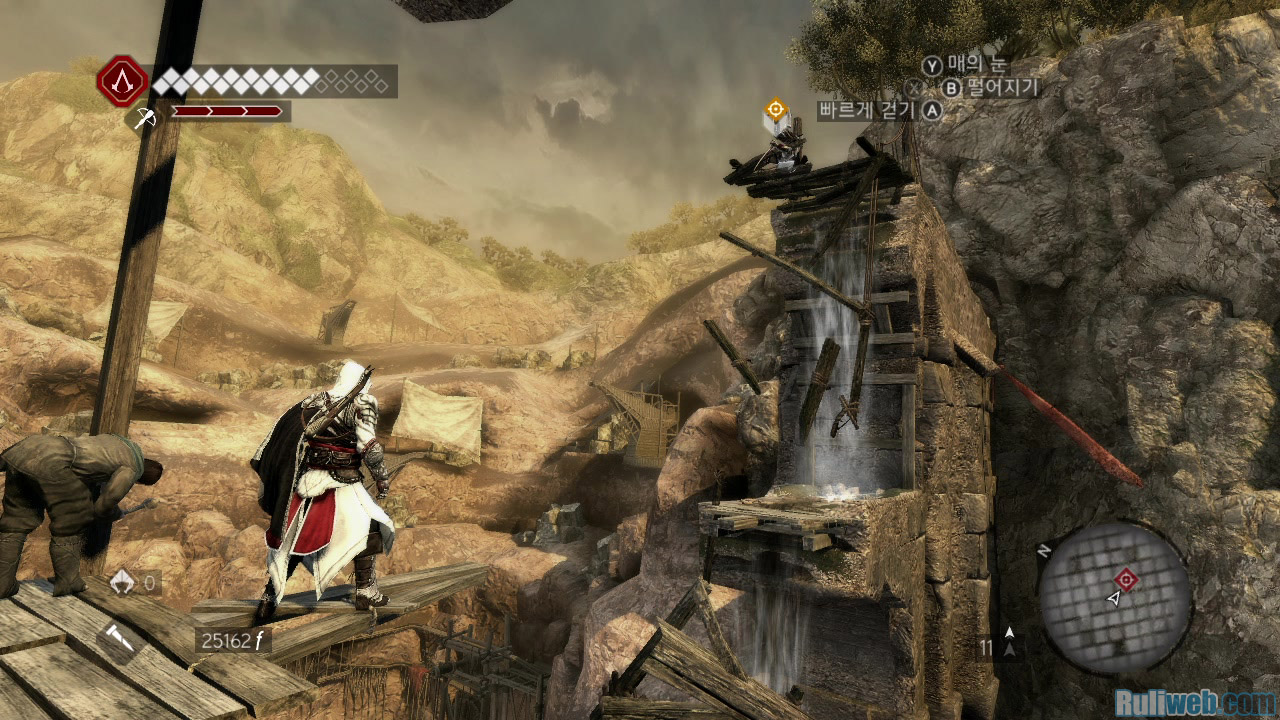The image size is (1280, 720).
Task: Click the red Assassin insignia icon
Action: (121, 81)
